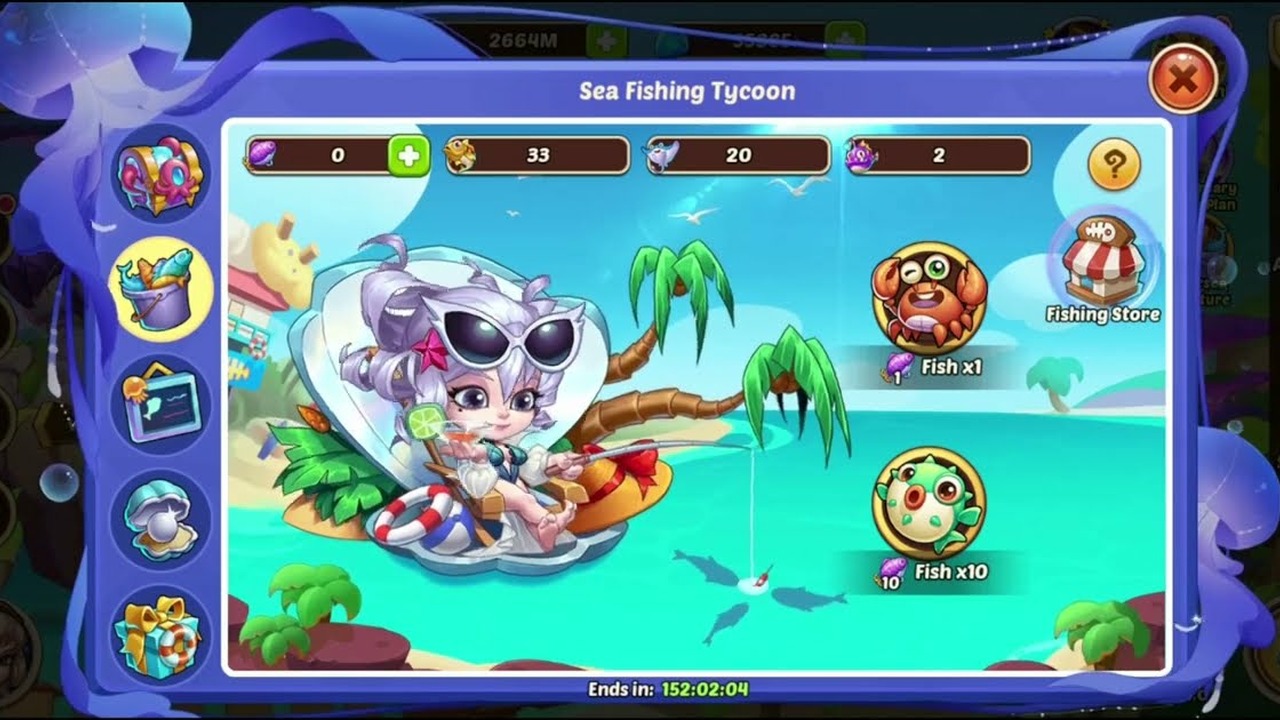1280x720 pixels.
Task: Click the stingray counter icon
Action: click(x=660, y=155)
